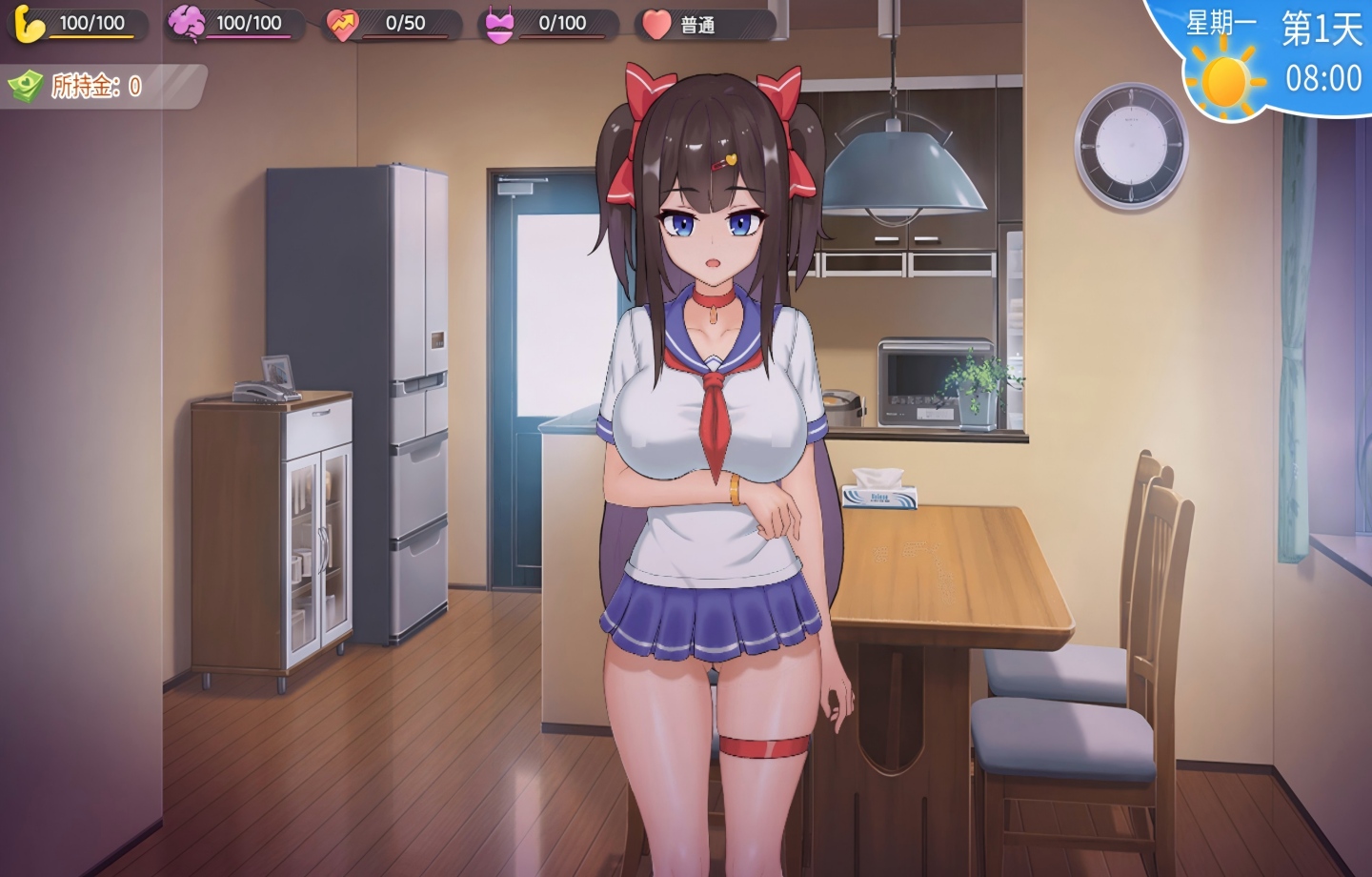Click the green money icon beside 所持金

coord(29,85)
